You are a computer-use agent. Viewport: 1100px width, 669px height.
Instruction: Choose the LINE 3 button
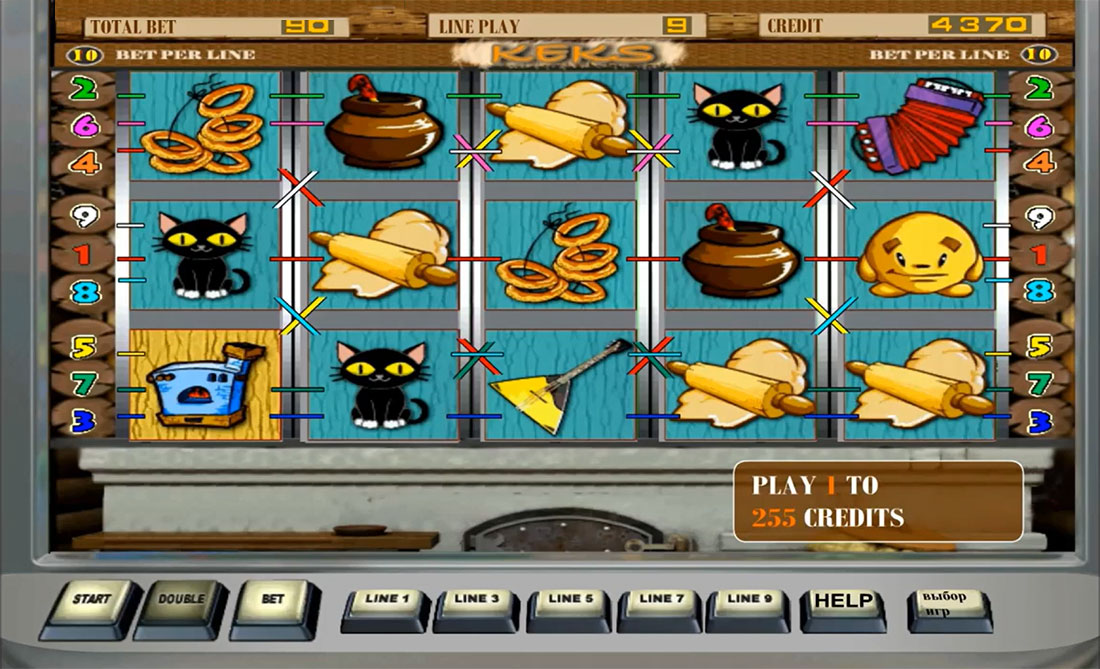(x=477, y=603)
